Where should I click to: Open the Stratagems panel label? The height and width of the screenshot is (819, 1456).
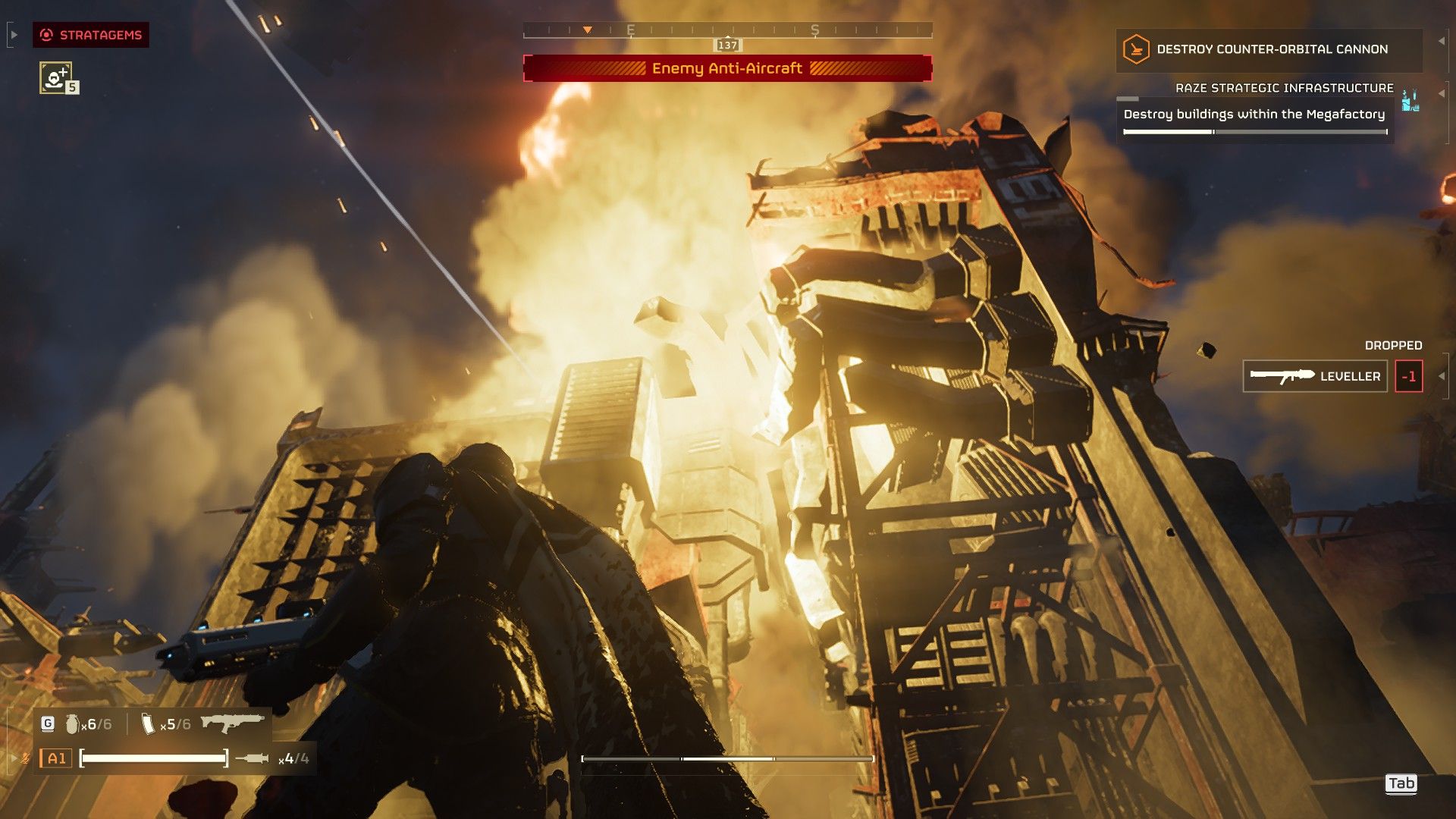[x=91, y=35]
